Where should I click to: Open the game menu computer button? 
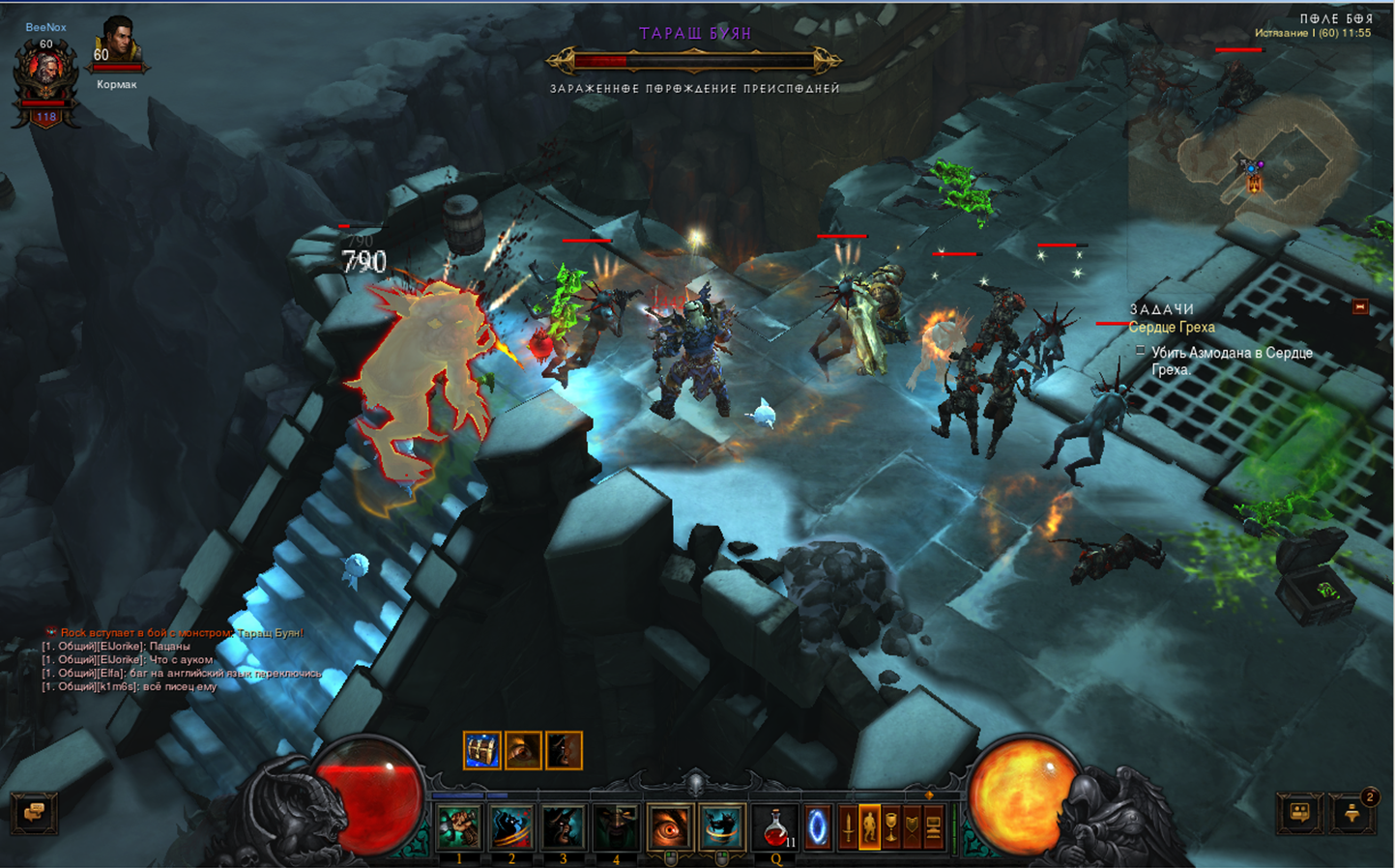click(934, 827)
